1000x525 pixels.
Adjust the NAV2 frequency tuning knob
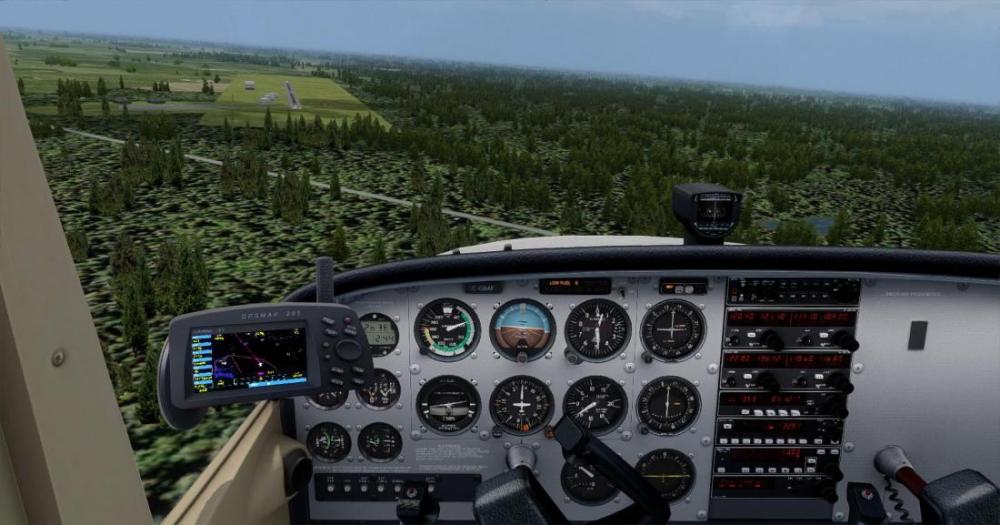(840, 382)
